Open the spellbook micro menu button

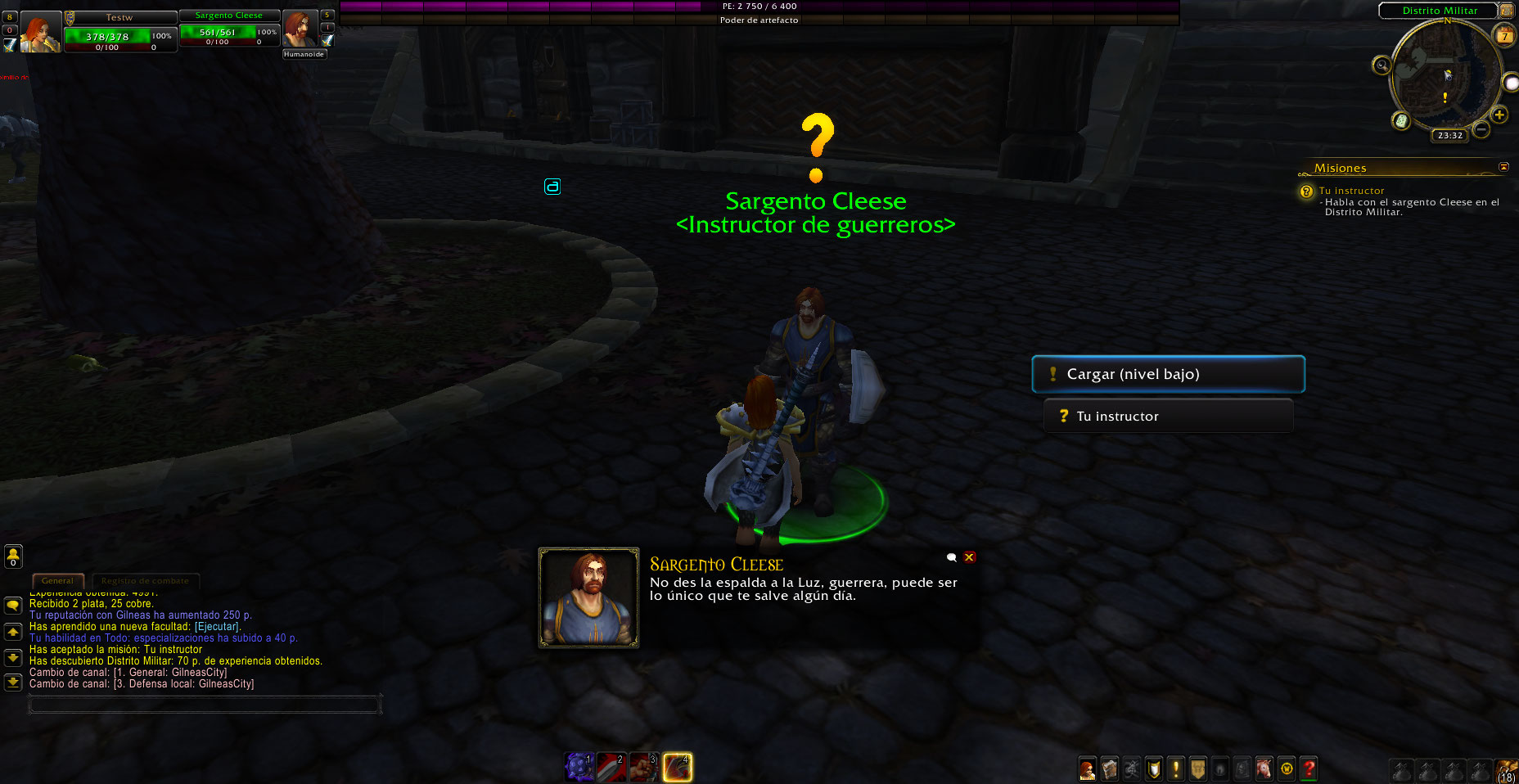click(x=1109, y=769)
